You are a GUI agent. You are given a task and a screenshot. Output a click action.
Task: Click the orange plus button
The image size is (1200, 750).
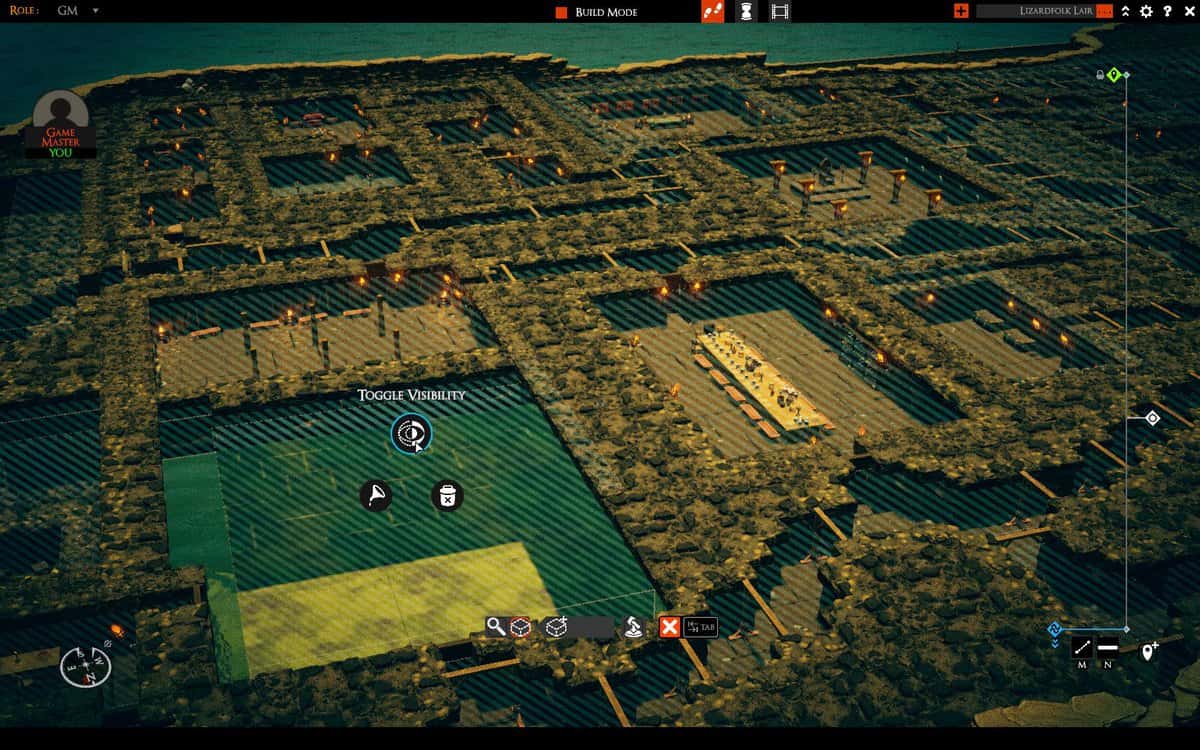click(x=961, y=11)
